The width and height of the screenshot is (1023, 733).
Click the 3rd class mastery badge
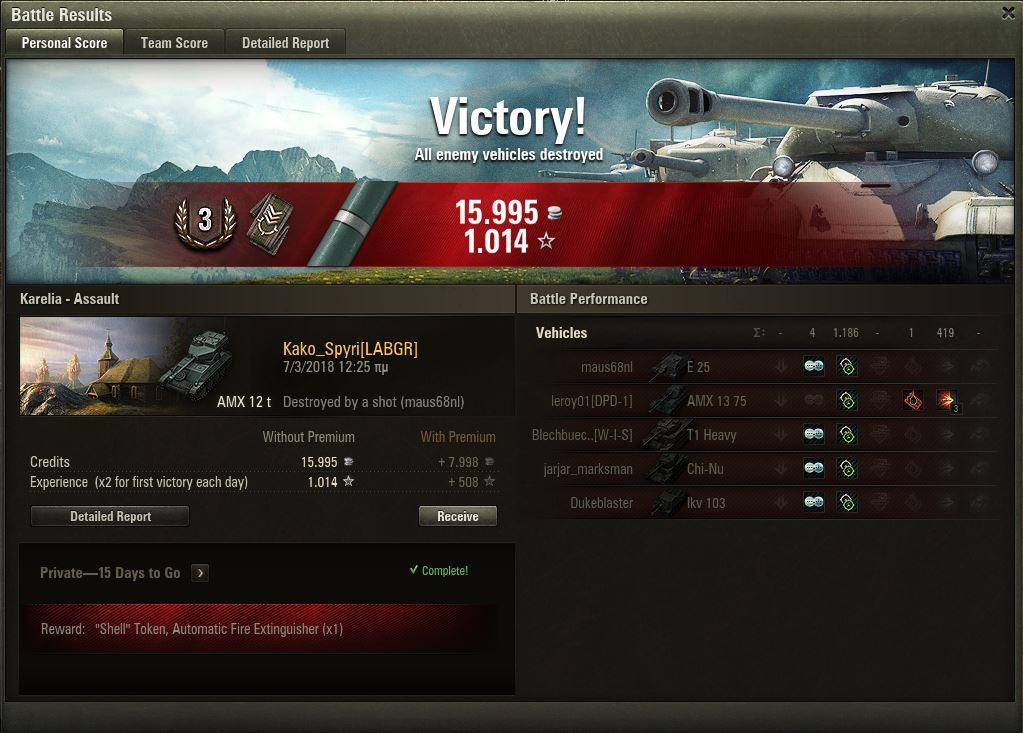click(204, 220)
